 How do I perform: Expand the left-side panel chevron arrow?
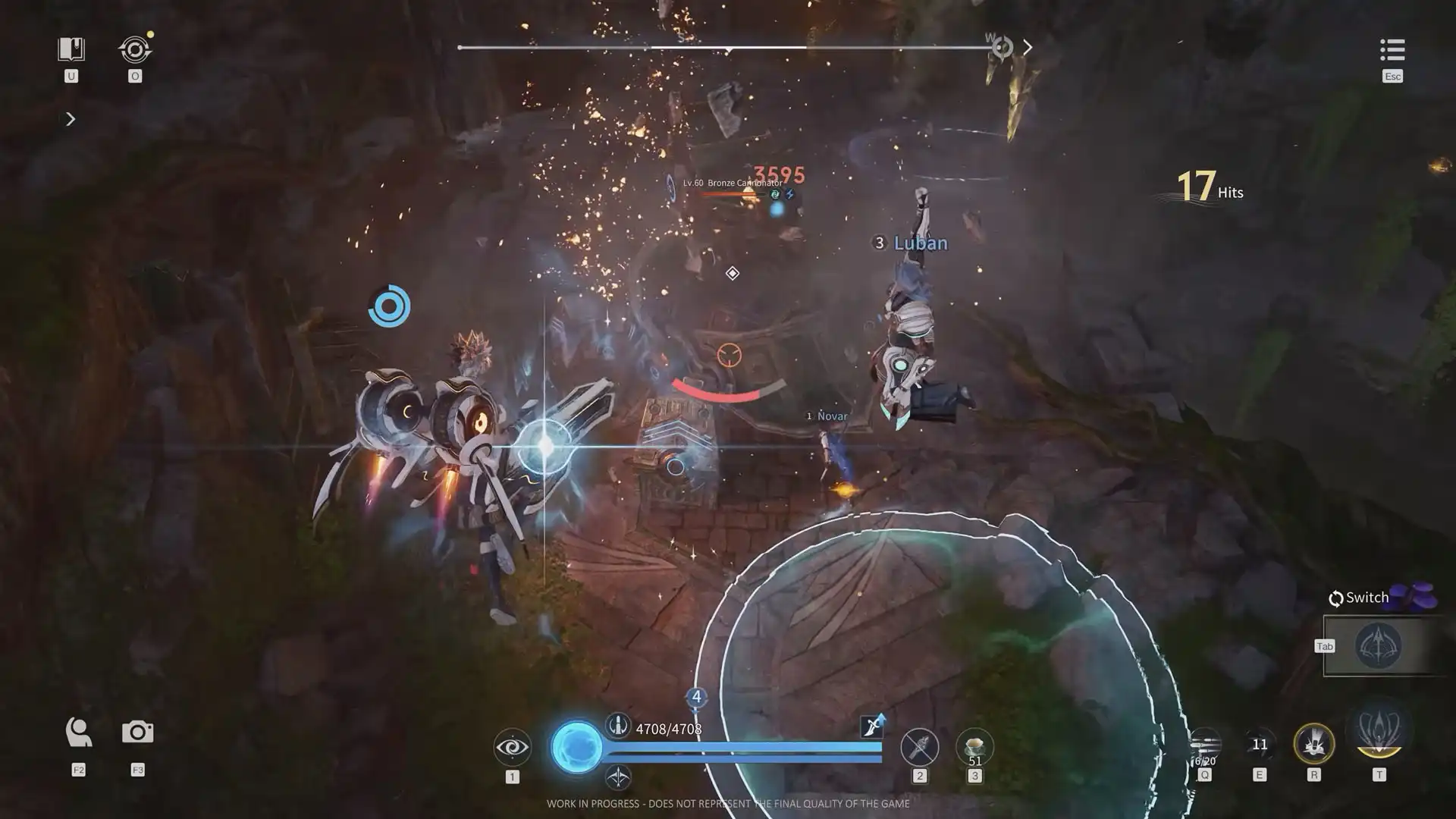(x=71, y=119)
